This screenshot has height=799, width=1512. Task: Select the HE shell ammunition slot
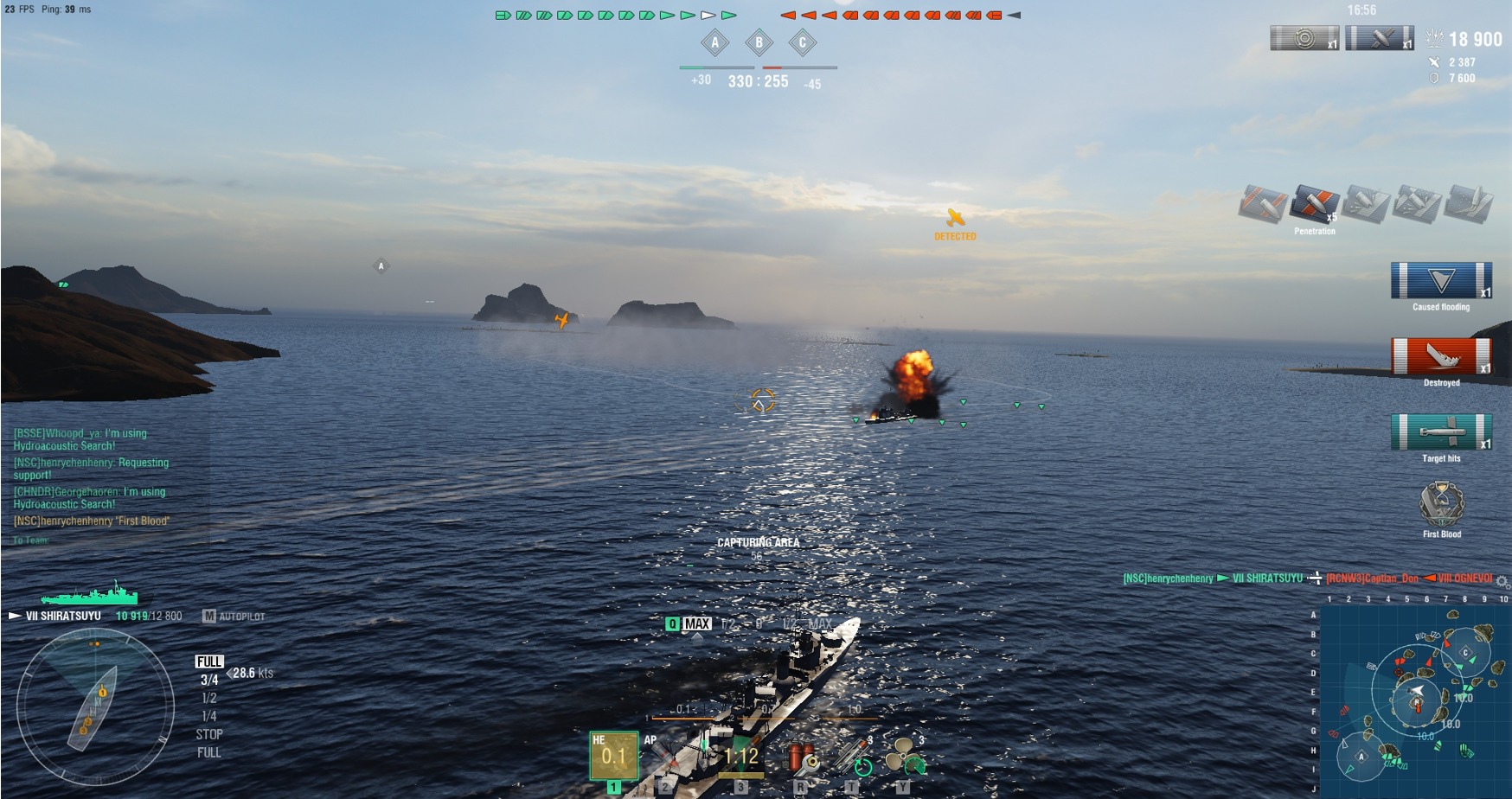(x=613, y=756)
